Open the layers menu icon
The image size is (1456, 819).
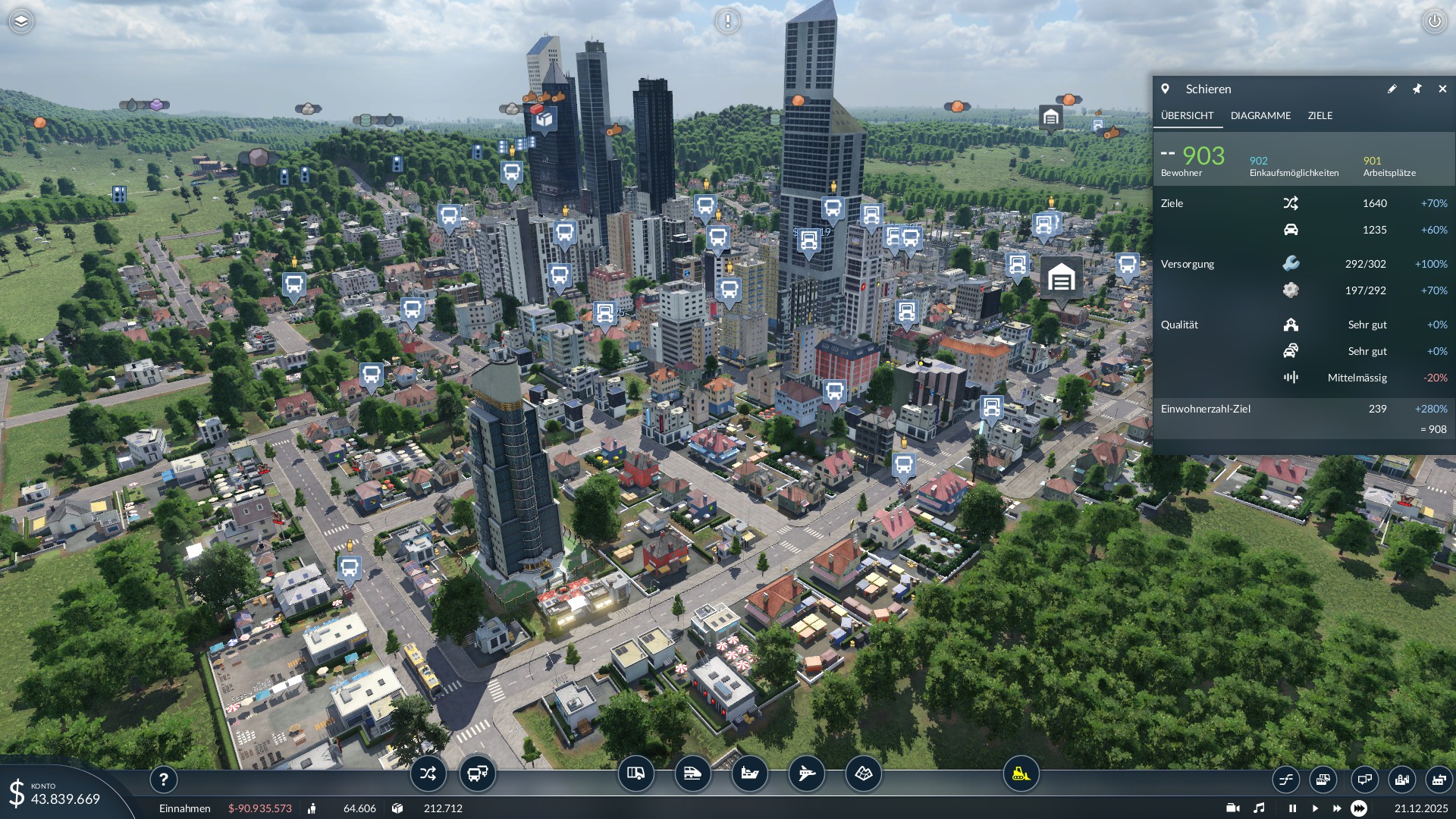coord(21,21)
